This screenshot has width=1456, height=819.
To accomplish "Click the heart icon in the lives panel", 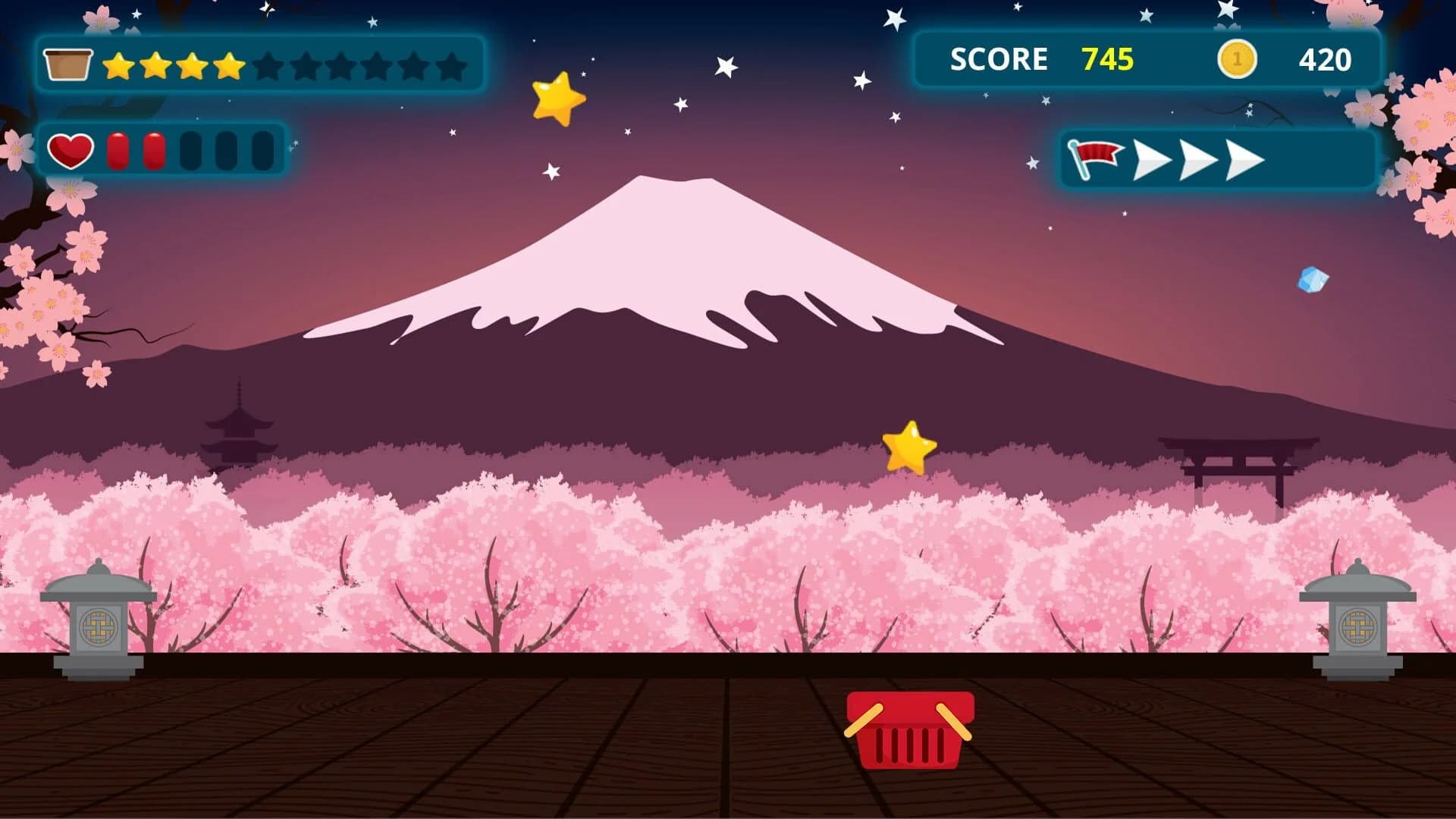I will [70, 149].
